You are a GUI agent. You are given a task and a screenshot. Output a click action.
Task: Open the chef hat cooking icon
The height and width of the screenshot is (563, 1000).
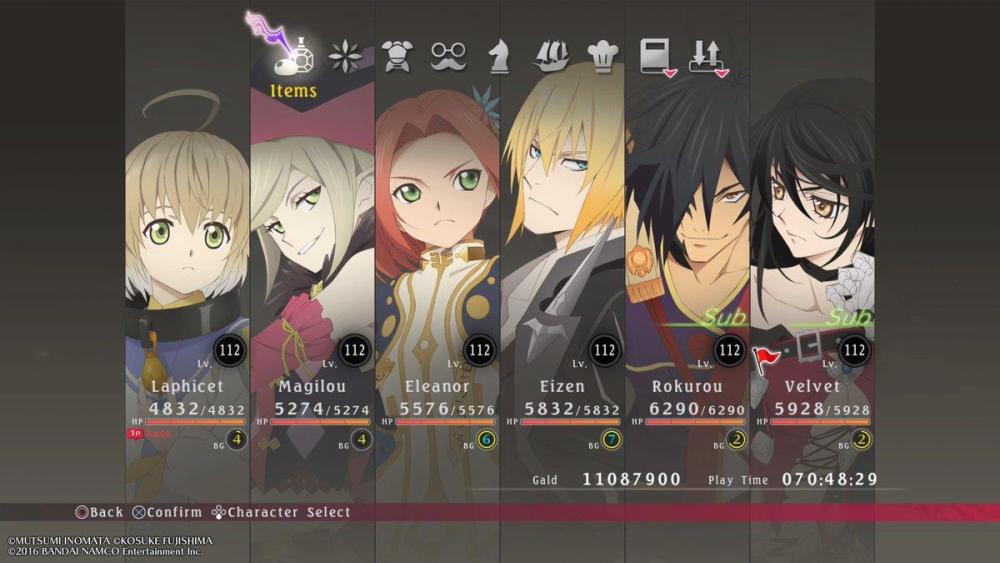point(602,56)
